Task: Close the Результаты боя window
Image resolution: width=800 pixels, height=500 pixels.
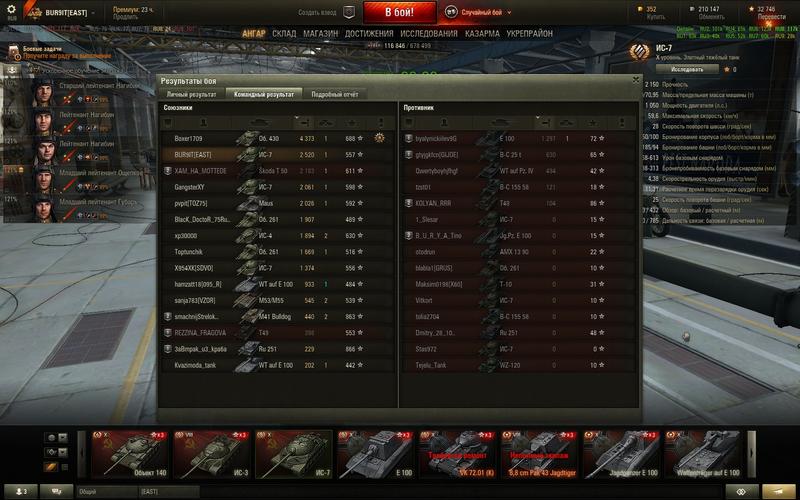Action: pos(634,79)
